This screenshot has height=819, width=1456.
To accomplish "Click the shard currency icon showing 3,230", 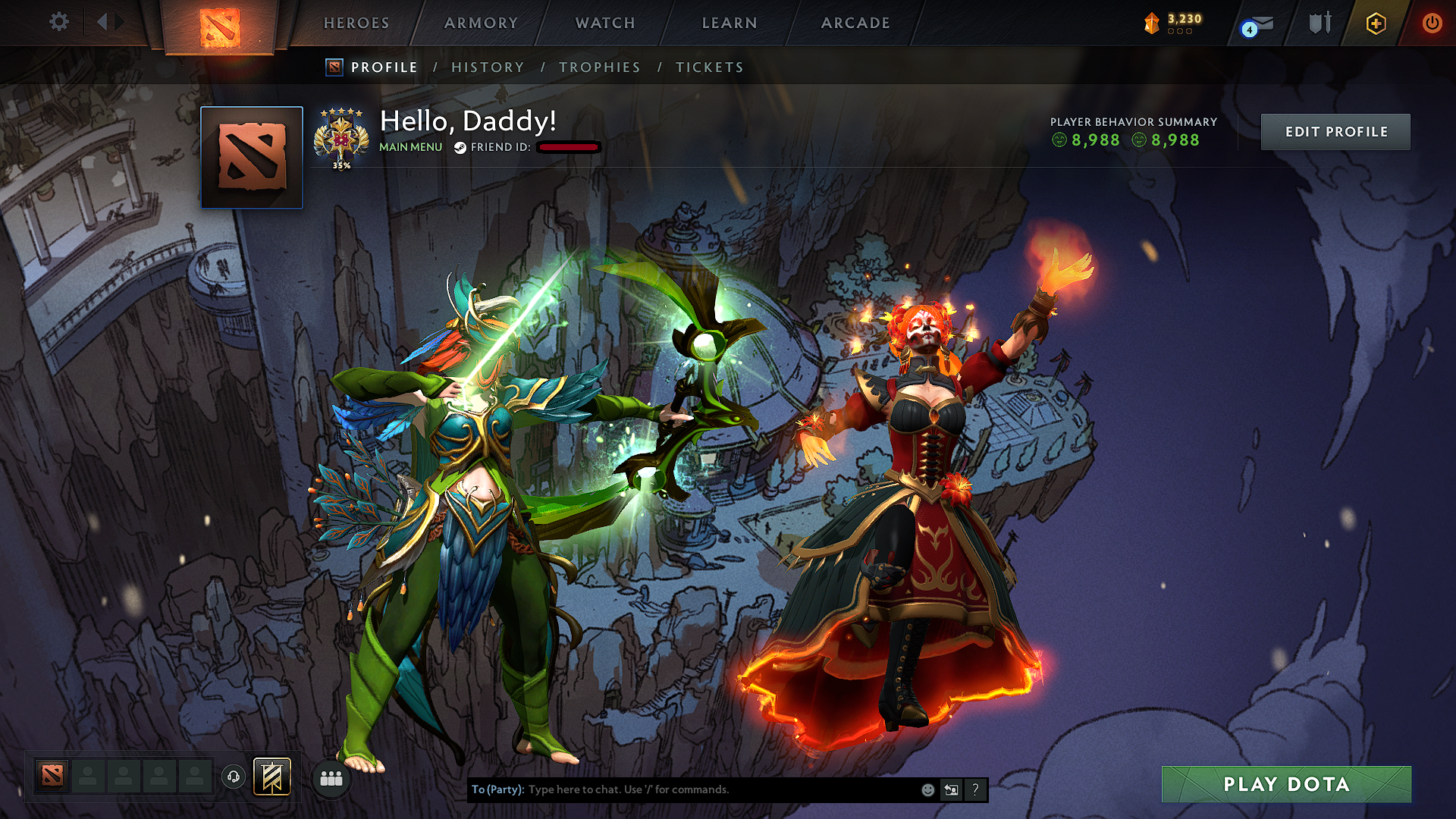I will 1152,22.
